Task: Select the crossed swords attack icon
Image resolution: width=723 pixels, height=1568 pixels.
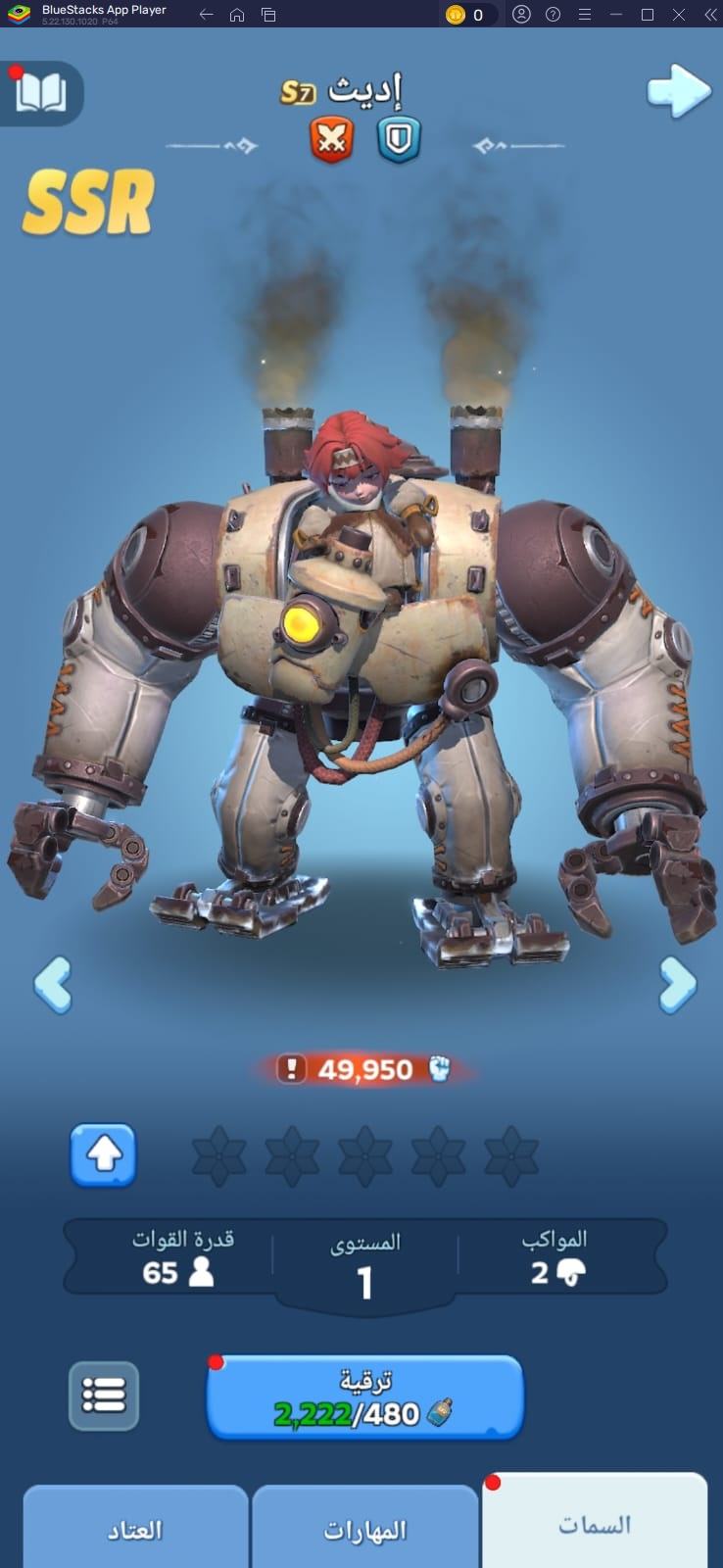Action: (332, 139)
